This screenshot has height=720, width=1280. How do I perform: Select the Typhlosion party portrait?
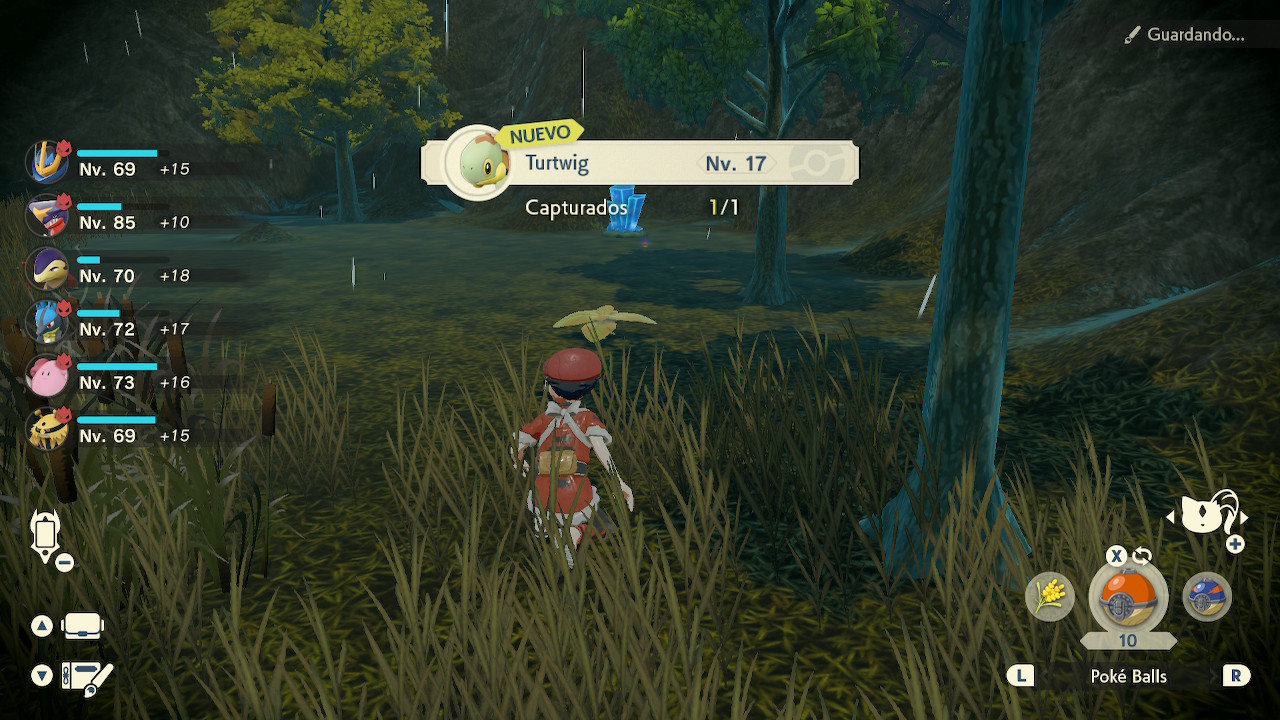coord(46,268)
